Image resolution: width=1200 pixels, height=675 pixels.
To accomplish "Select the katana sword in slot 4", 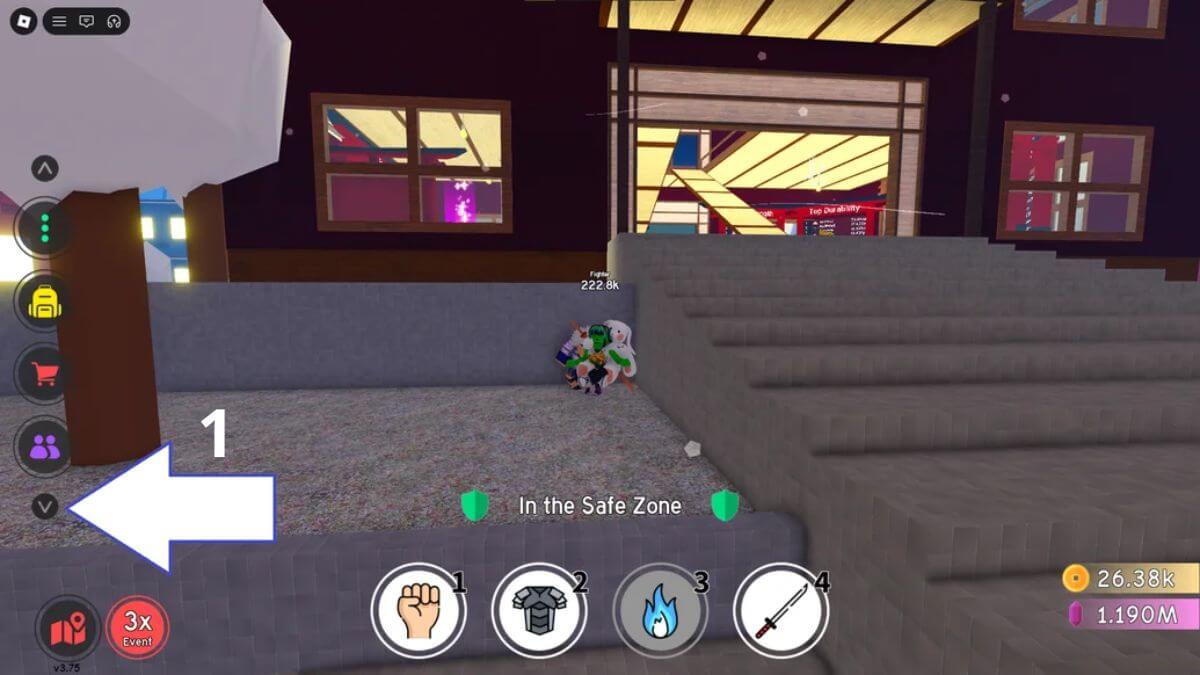I will pyautogui.click(x=781, y=610).
